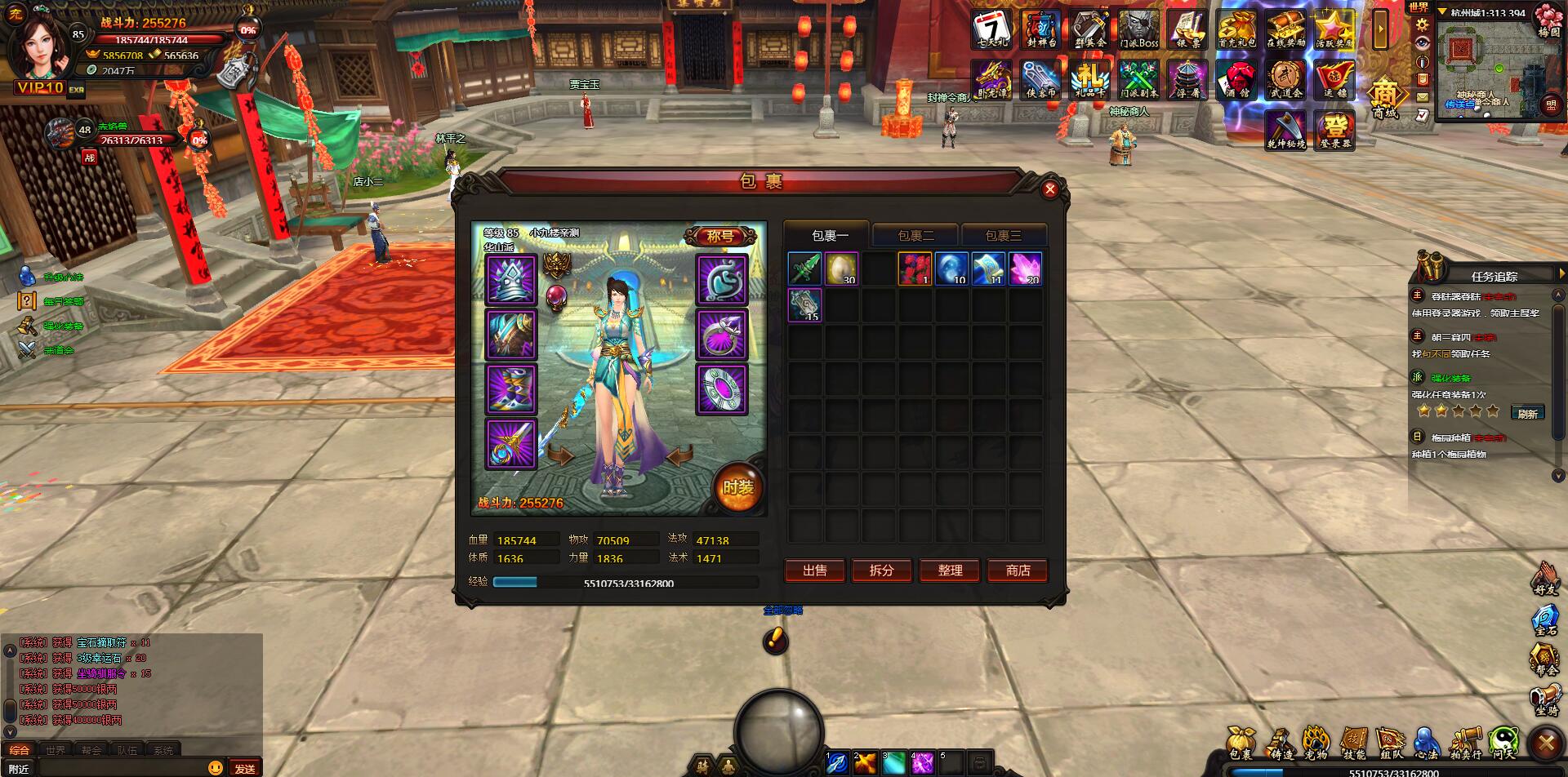Open the 宠物 pet paw icon
1568x777 pixels.
1316,742
